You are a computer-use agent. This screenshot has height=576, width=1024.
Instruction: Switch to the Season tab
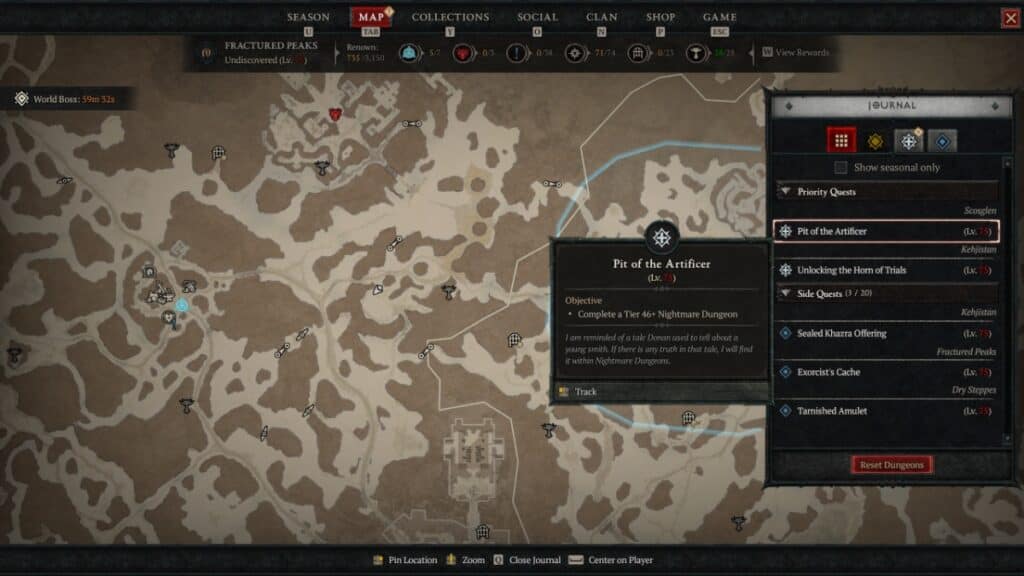(x=308, y=17)
